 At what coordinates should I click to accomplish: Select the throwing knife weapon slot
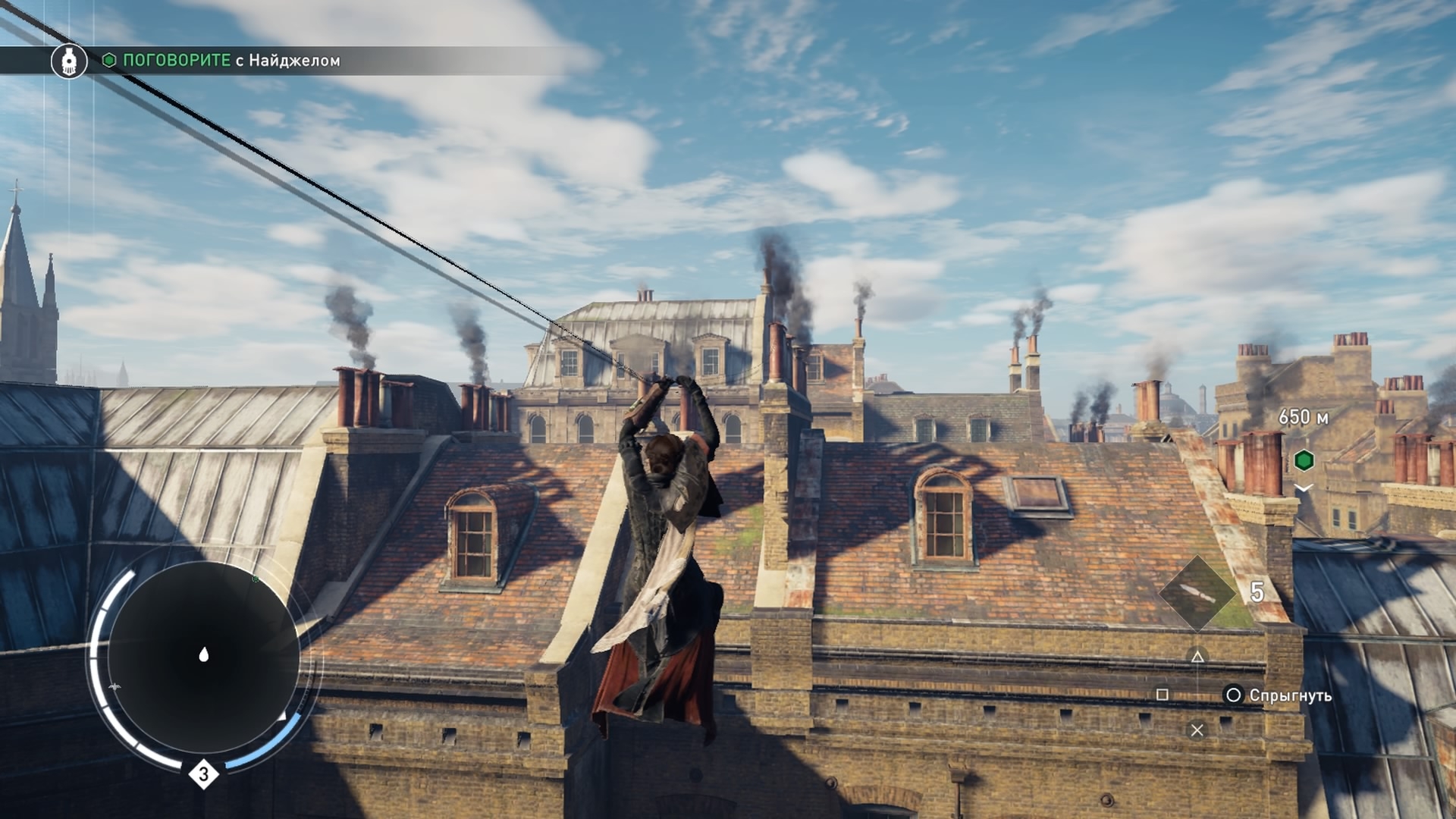(1197, 593)
